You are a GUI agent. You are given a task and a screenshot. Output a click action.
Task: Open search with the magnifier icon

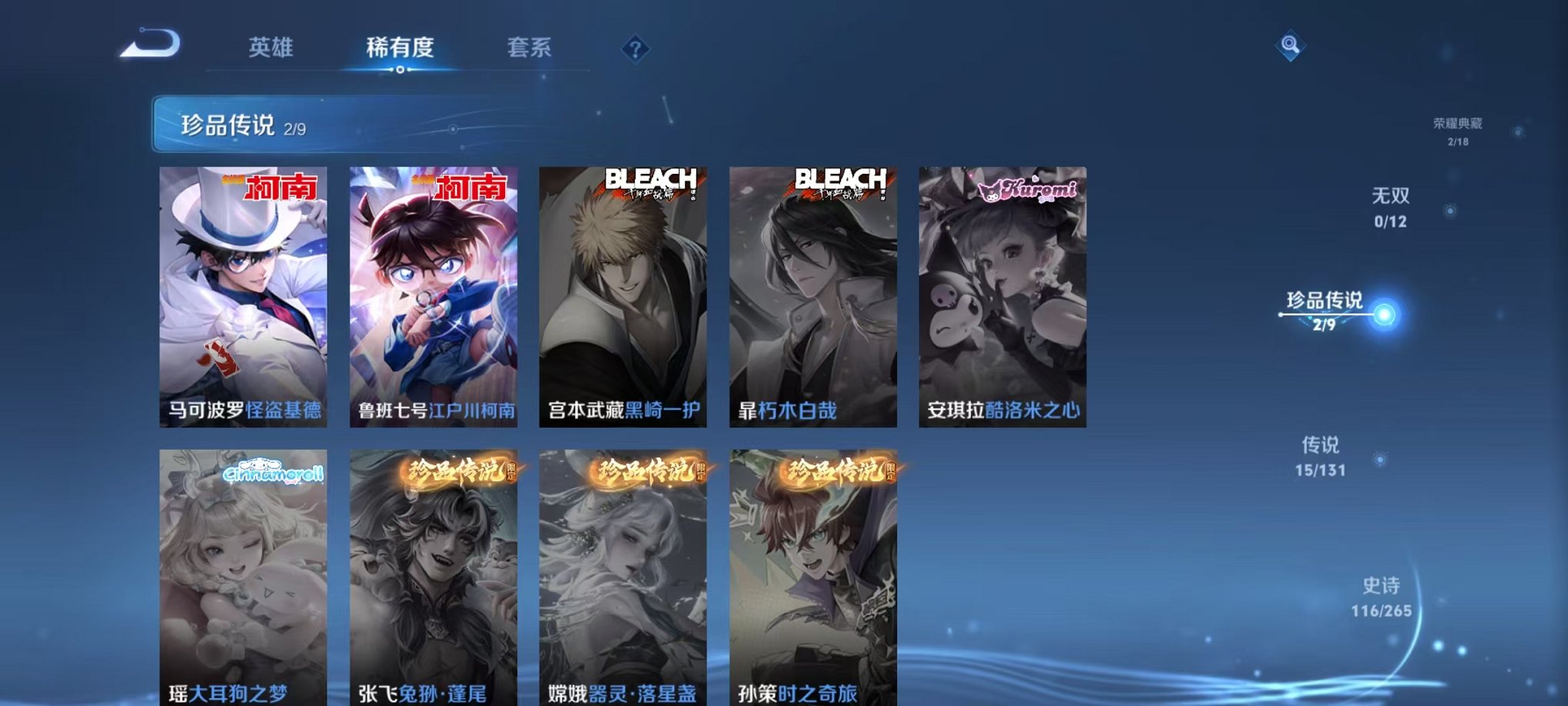coord(1291,44)
